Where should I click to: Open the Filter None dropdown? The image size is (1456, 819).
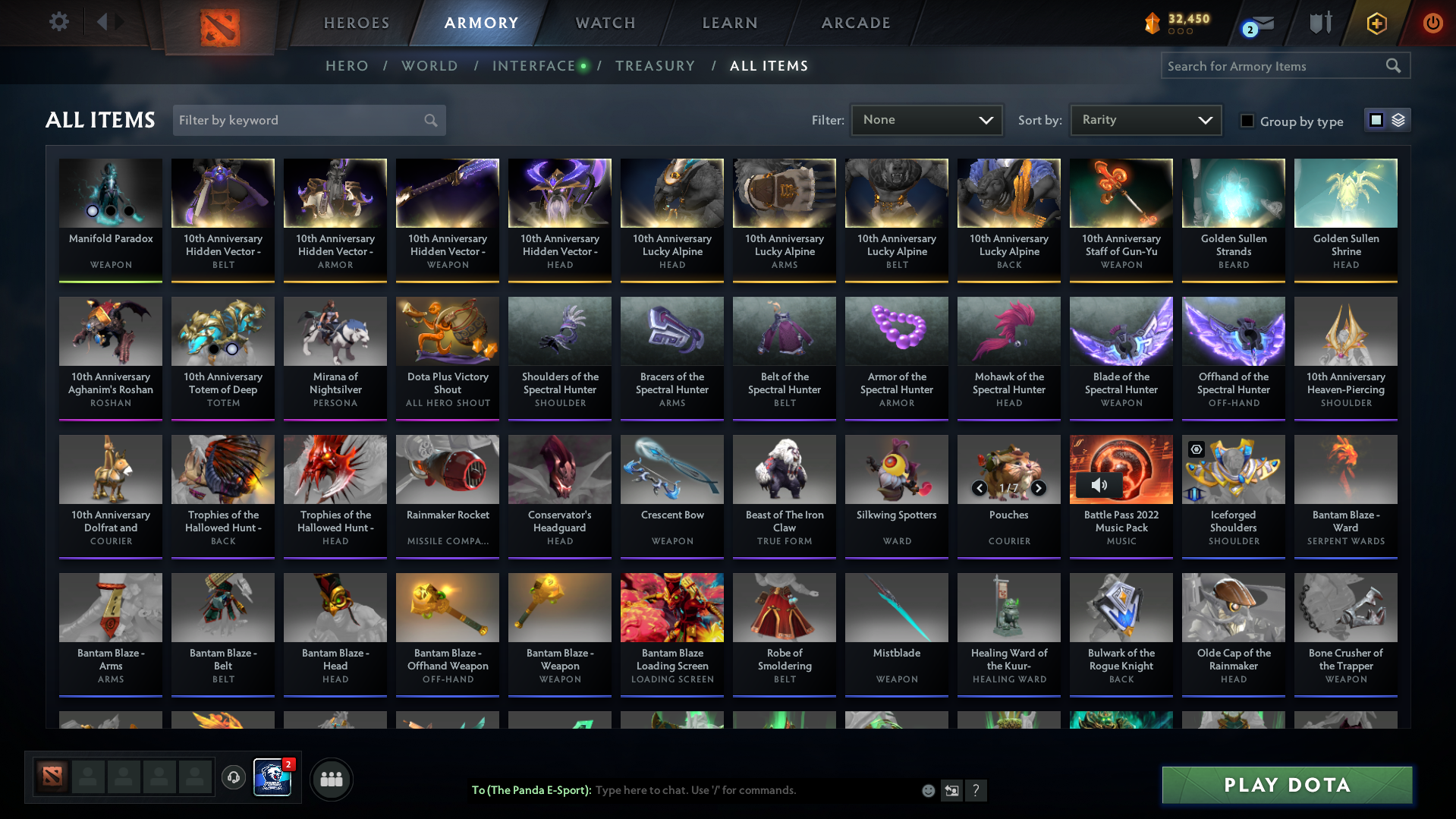[x=926, y=119]
